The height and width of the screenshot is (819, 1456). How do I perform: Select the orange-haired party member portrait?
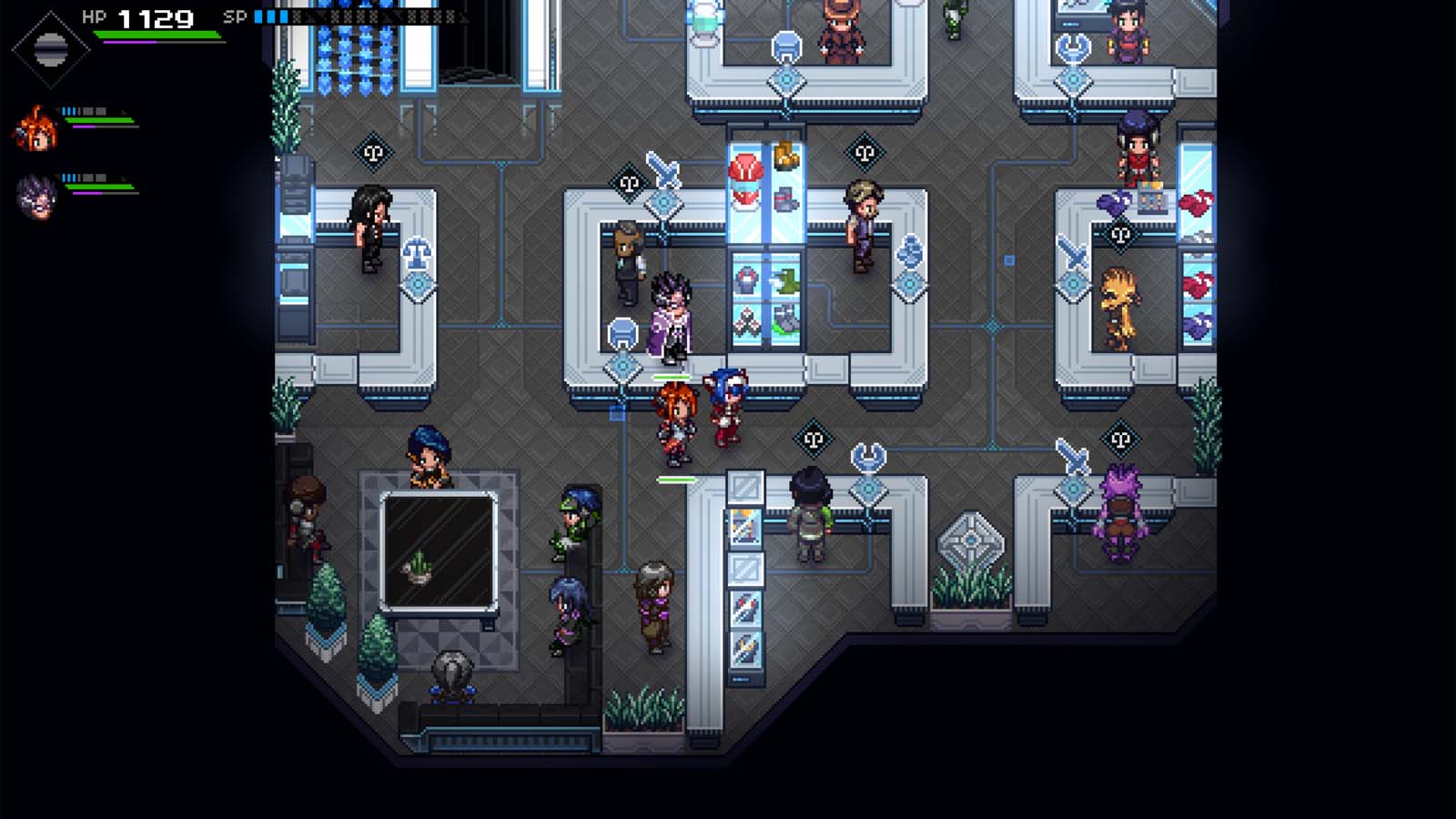(36, 127)
